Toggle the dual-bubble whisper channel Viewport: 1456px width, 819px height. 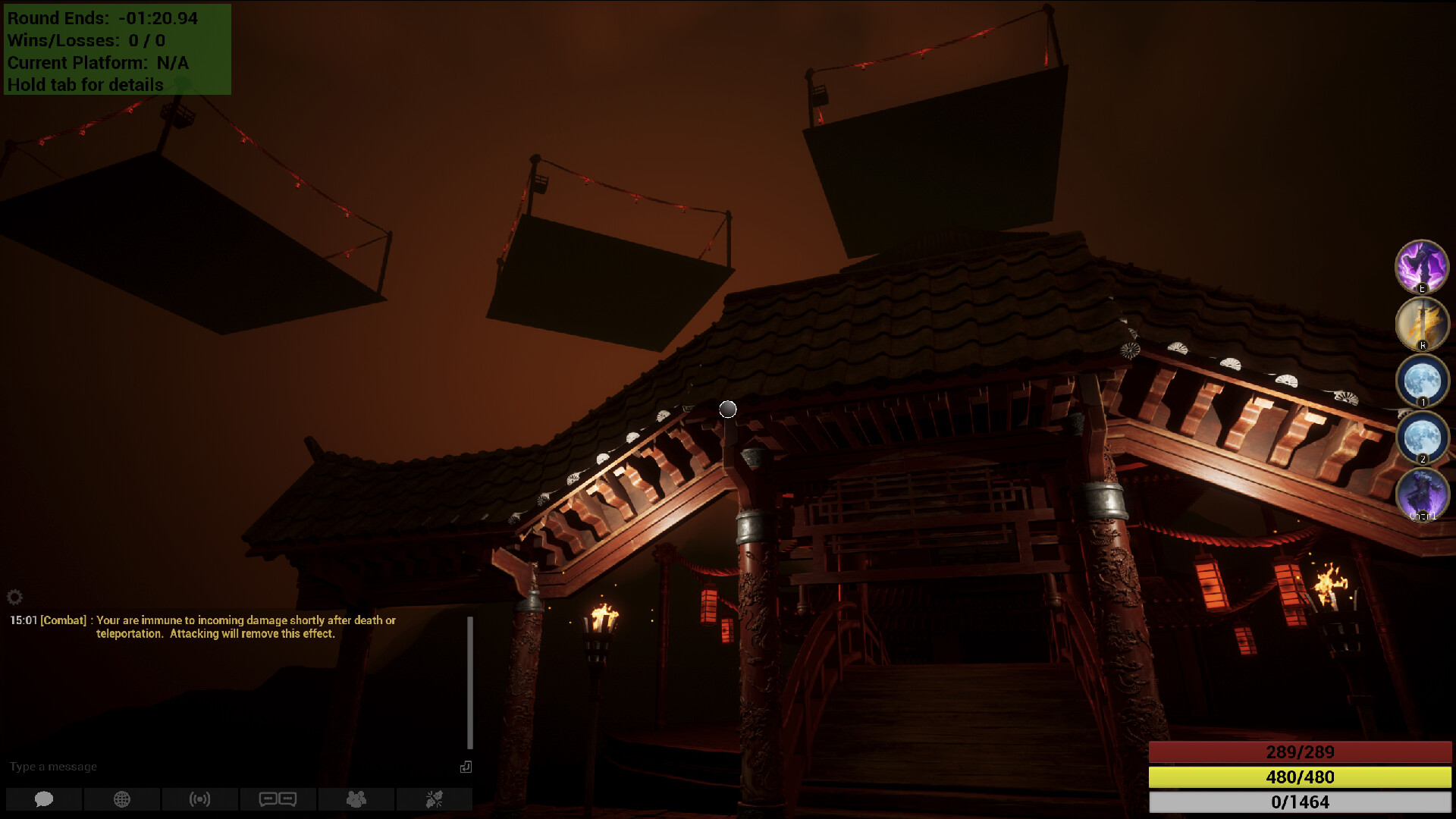tap(278, 799)
